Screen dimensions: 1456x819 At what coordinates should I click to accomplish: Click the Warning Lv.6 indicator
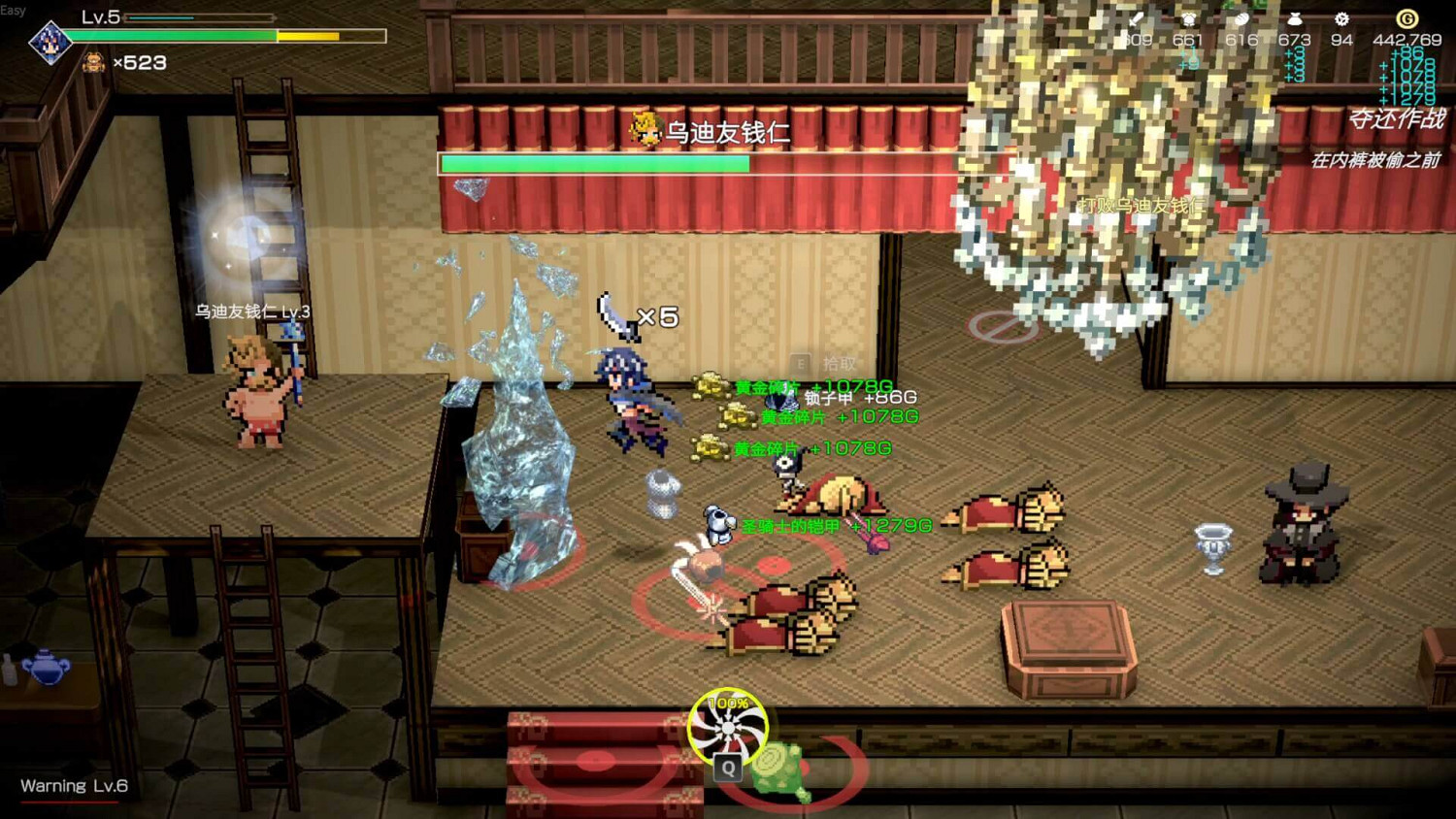73,786
